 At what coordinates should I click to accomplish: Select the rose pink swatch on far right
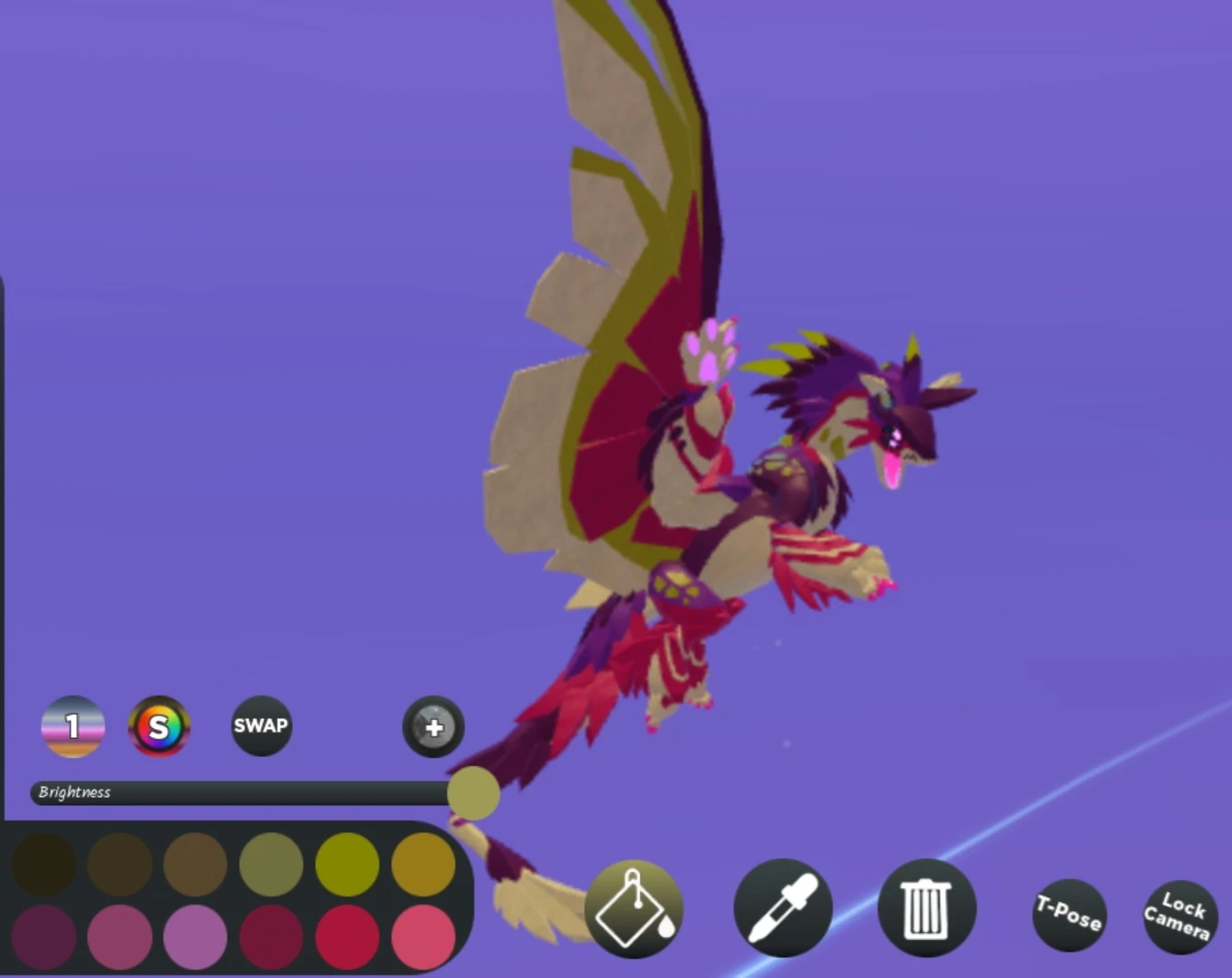[422, 935]
